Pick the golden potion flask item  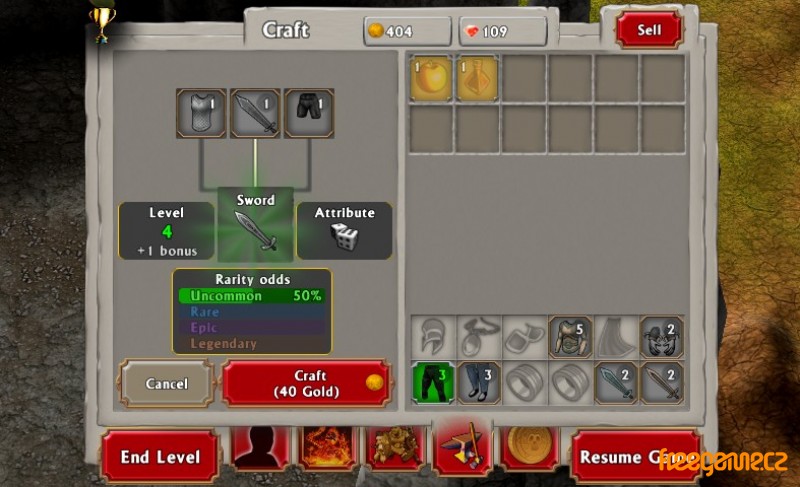[x=478, y=77]
